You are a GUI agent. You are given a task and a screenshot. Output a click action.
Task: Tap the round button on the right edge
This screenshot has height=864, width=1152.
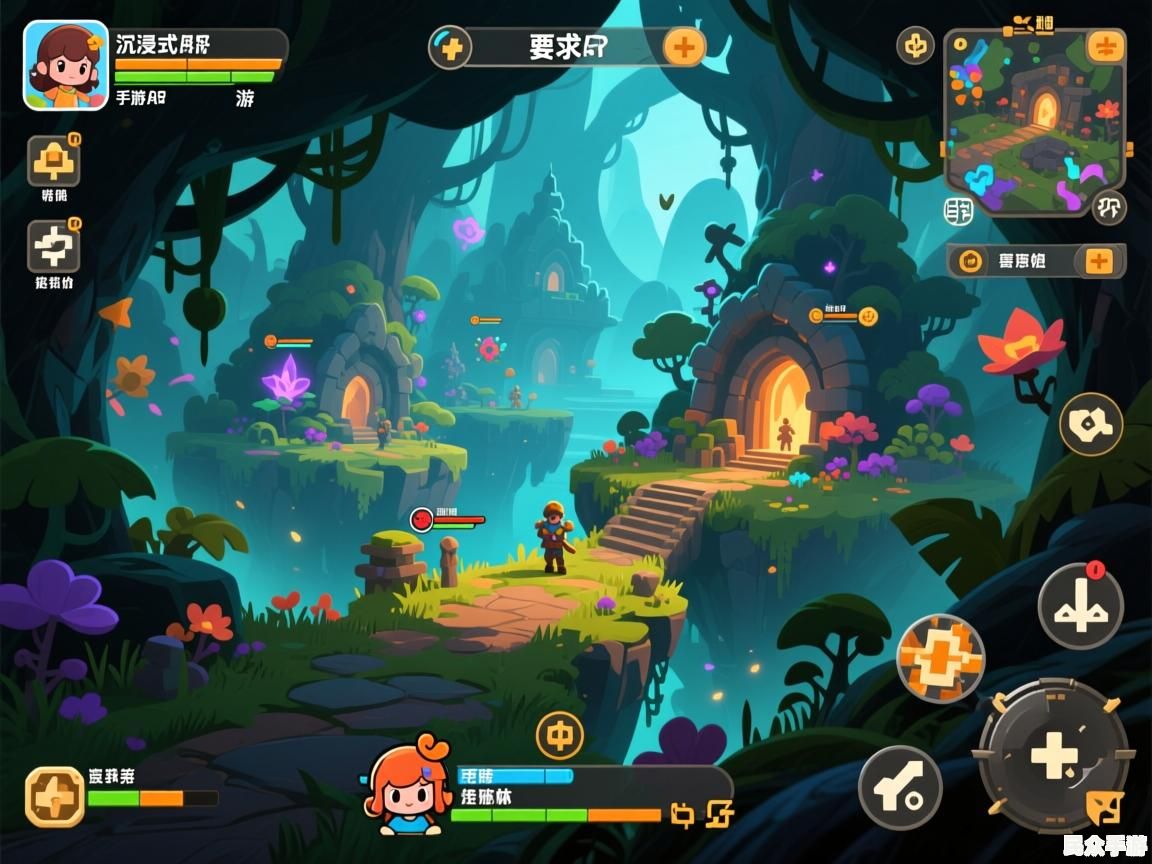point(1090,425)
